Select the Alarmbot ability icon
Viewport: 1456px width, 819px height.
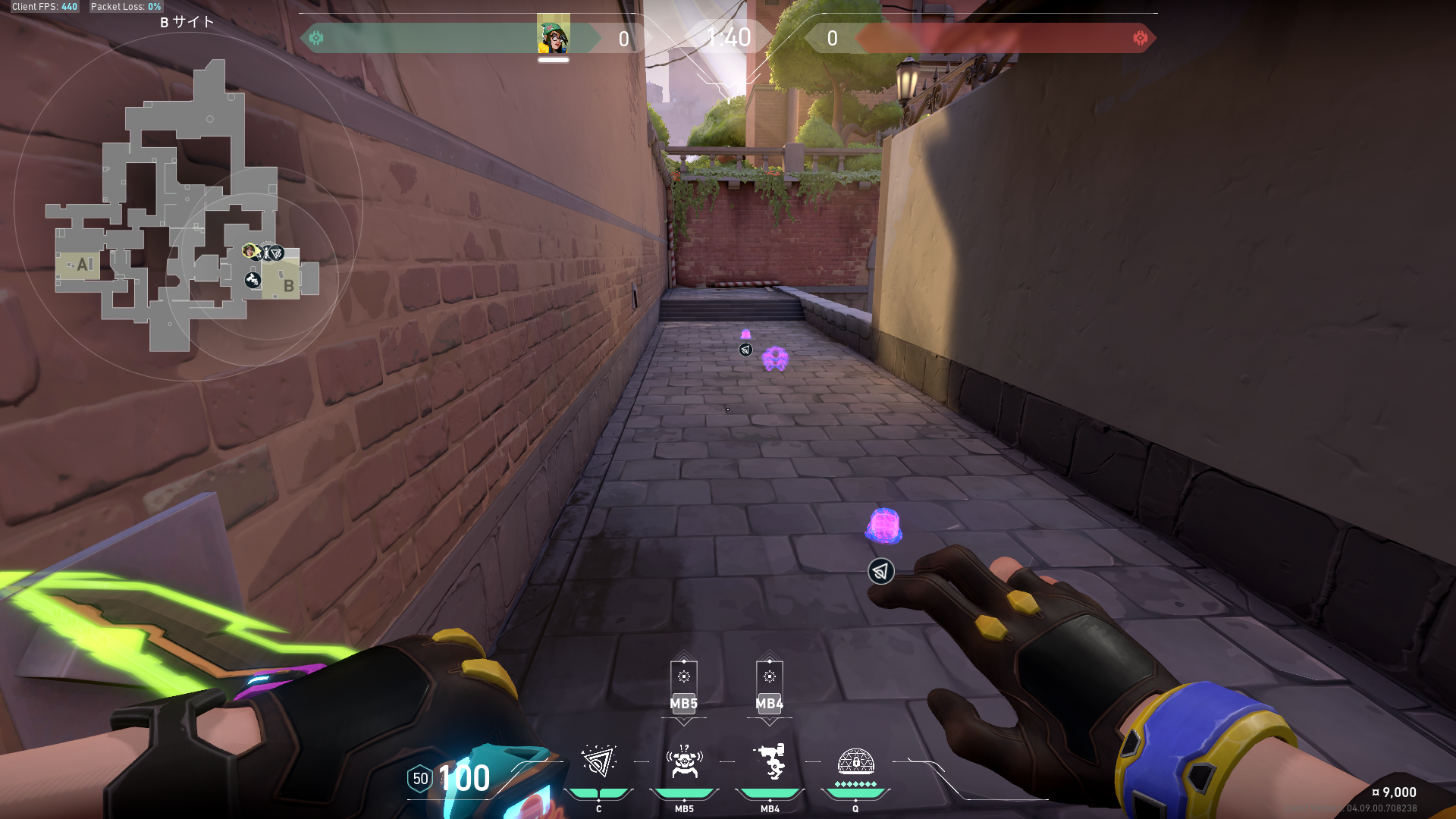click(684, 762)
